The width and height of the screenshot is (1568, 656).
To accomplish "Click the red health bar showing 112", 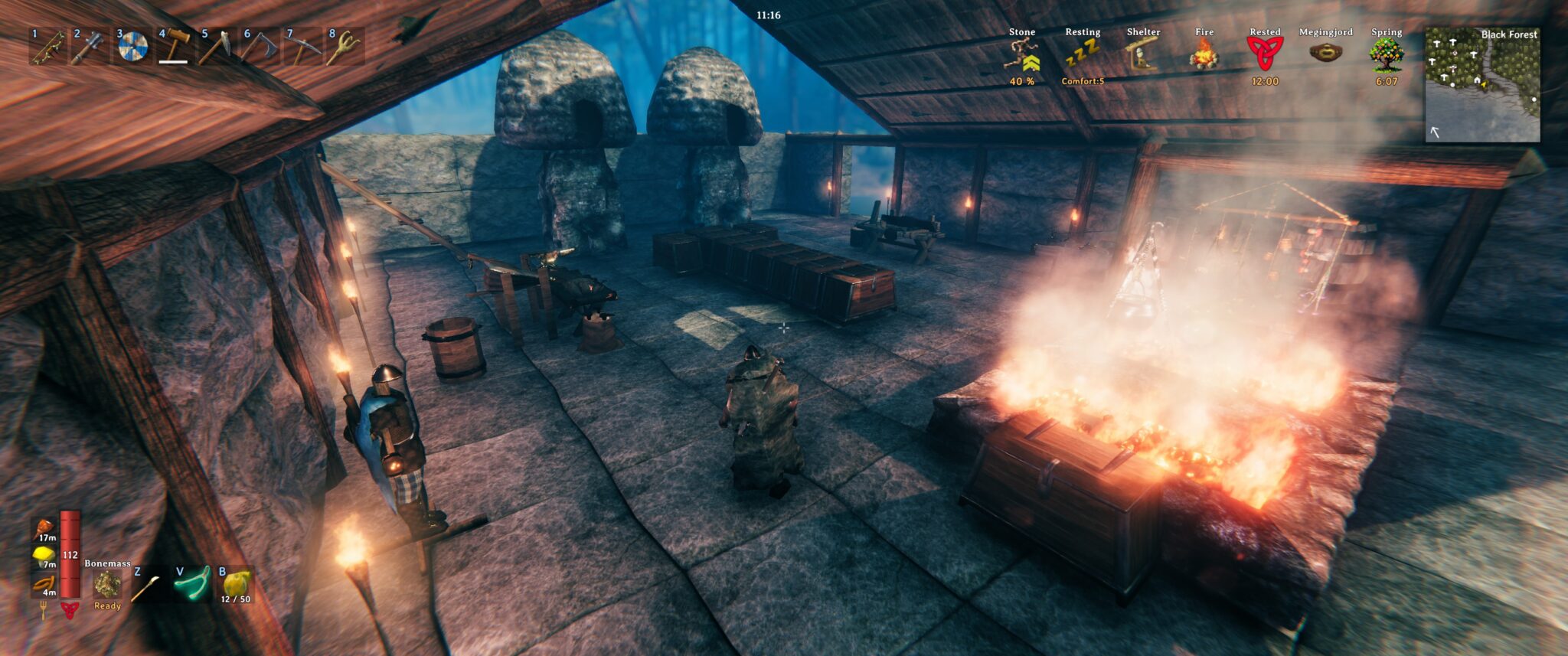I will click(70, 556).
